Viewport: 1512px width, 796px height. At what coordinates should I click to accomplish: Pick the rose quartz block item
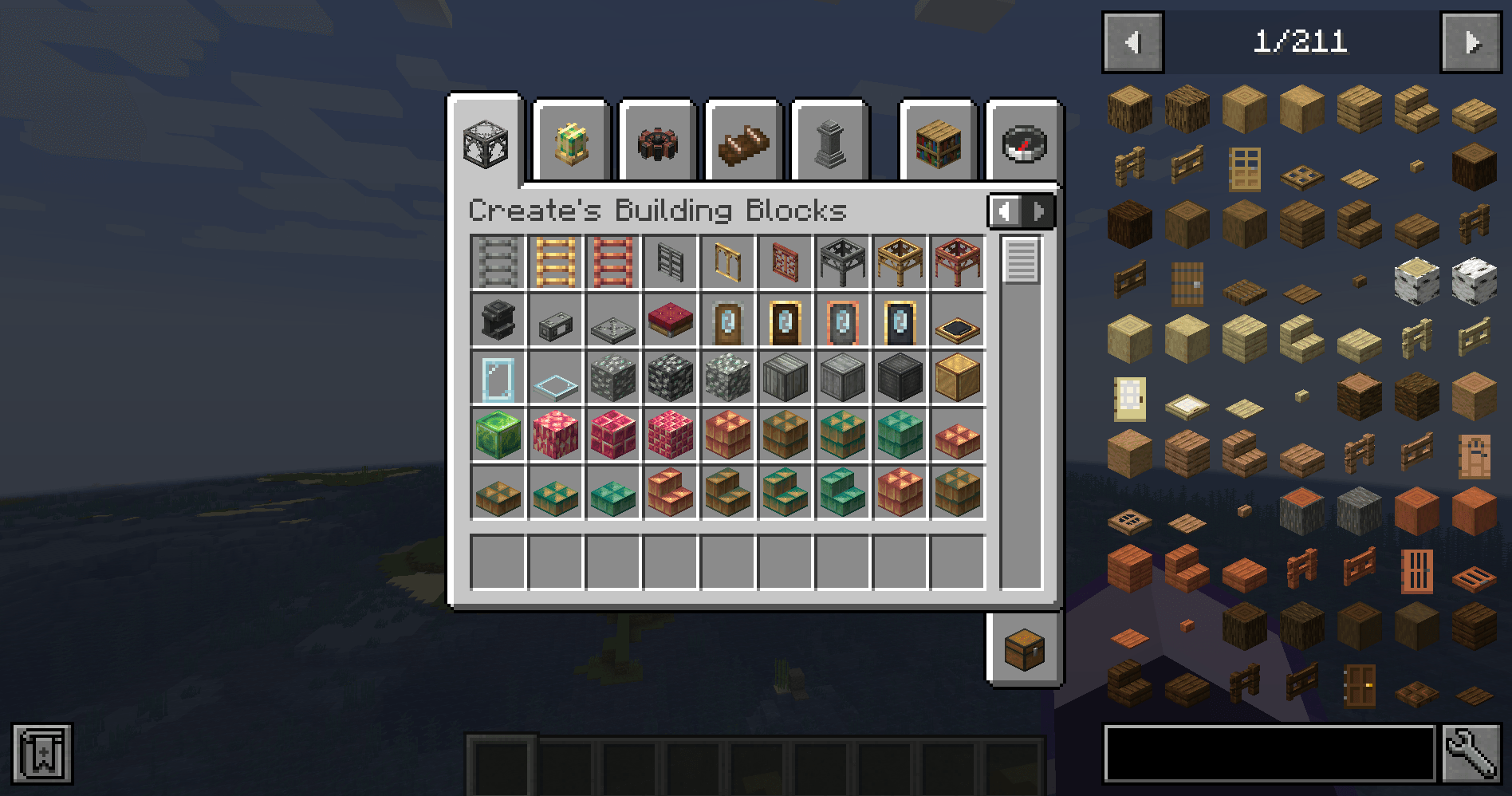tap(555, 435)
